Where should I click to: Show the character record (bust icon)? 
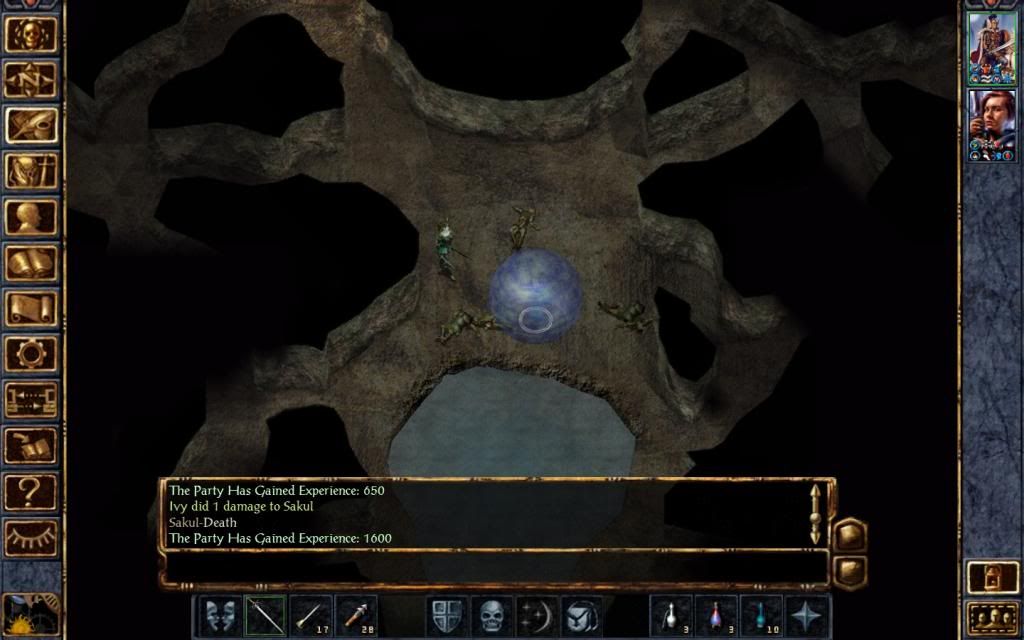[x=30, y=217]
